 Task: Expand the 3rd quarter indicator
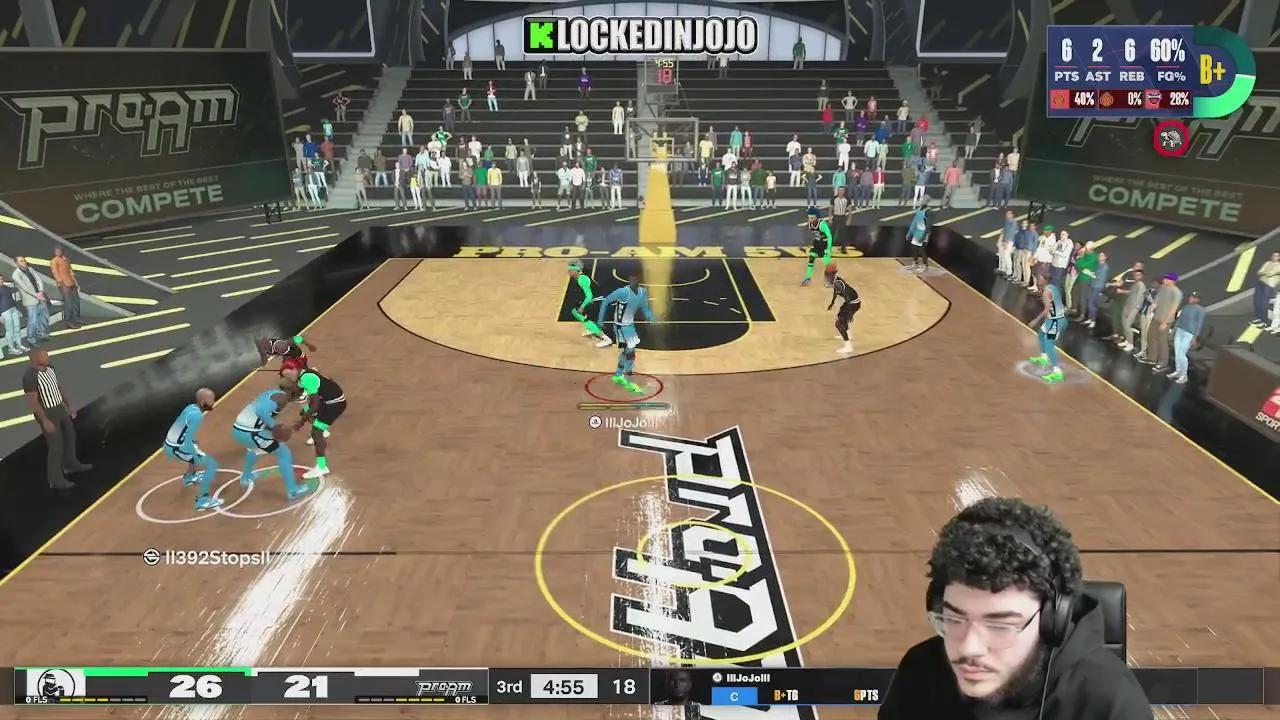(510, 687)
